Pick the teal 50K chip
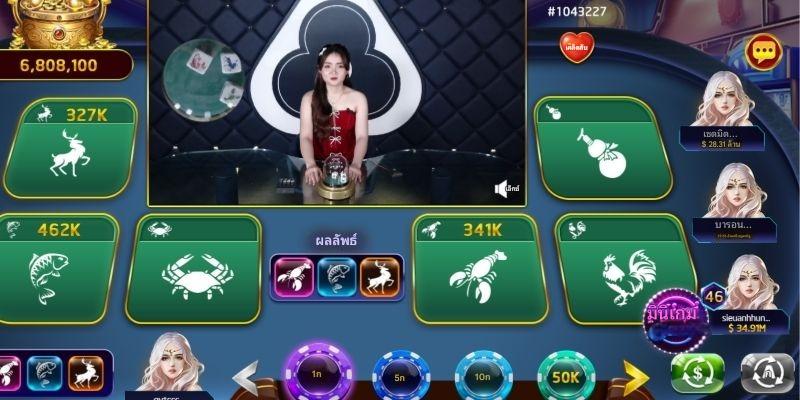 click(x=566, y=376)
